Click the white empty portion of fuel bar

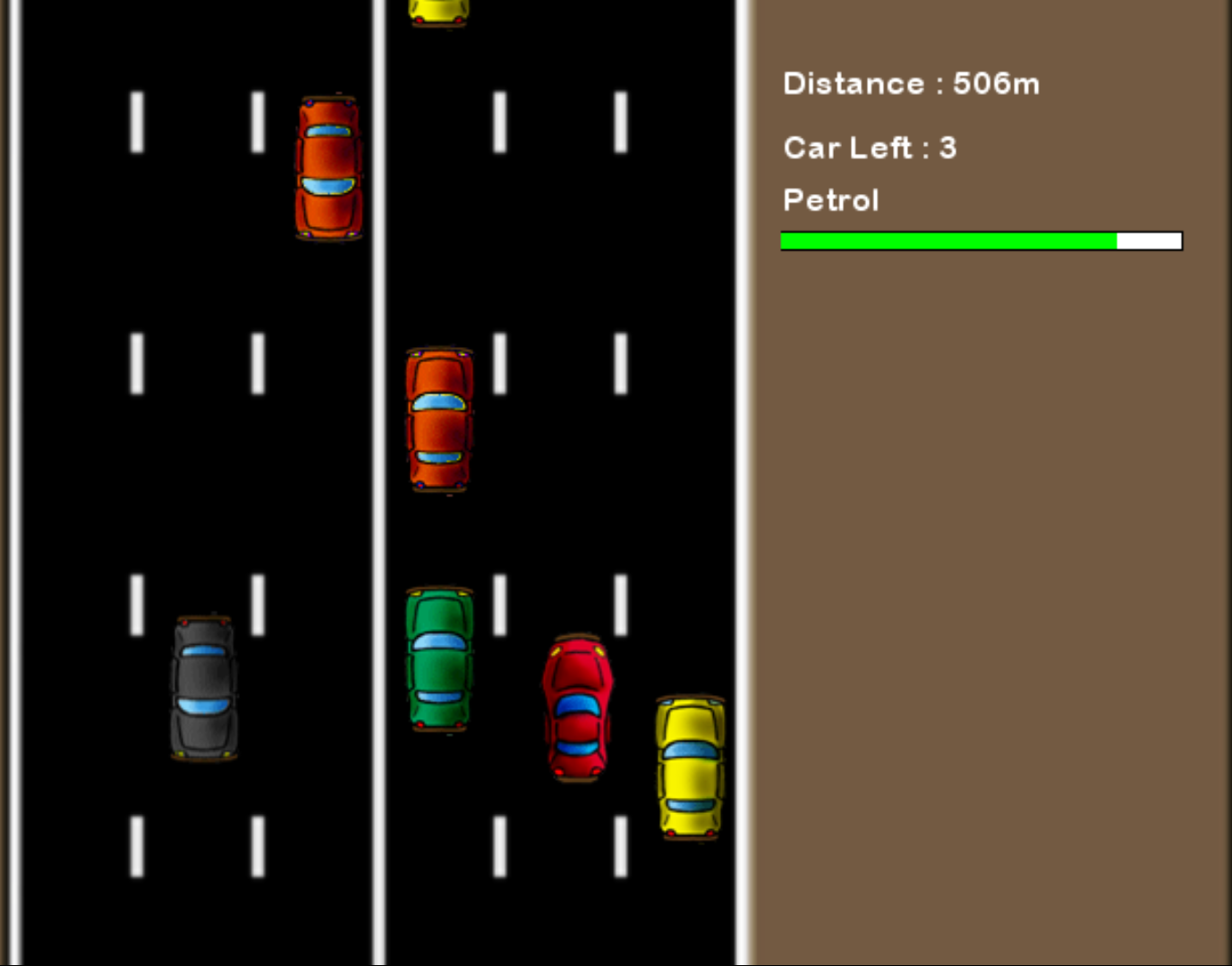pos(1150,241)
